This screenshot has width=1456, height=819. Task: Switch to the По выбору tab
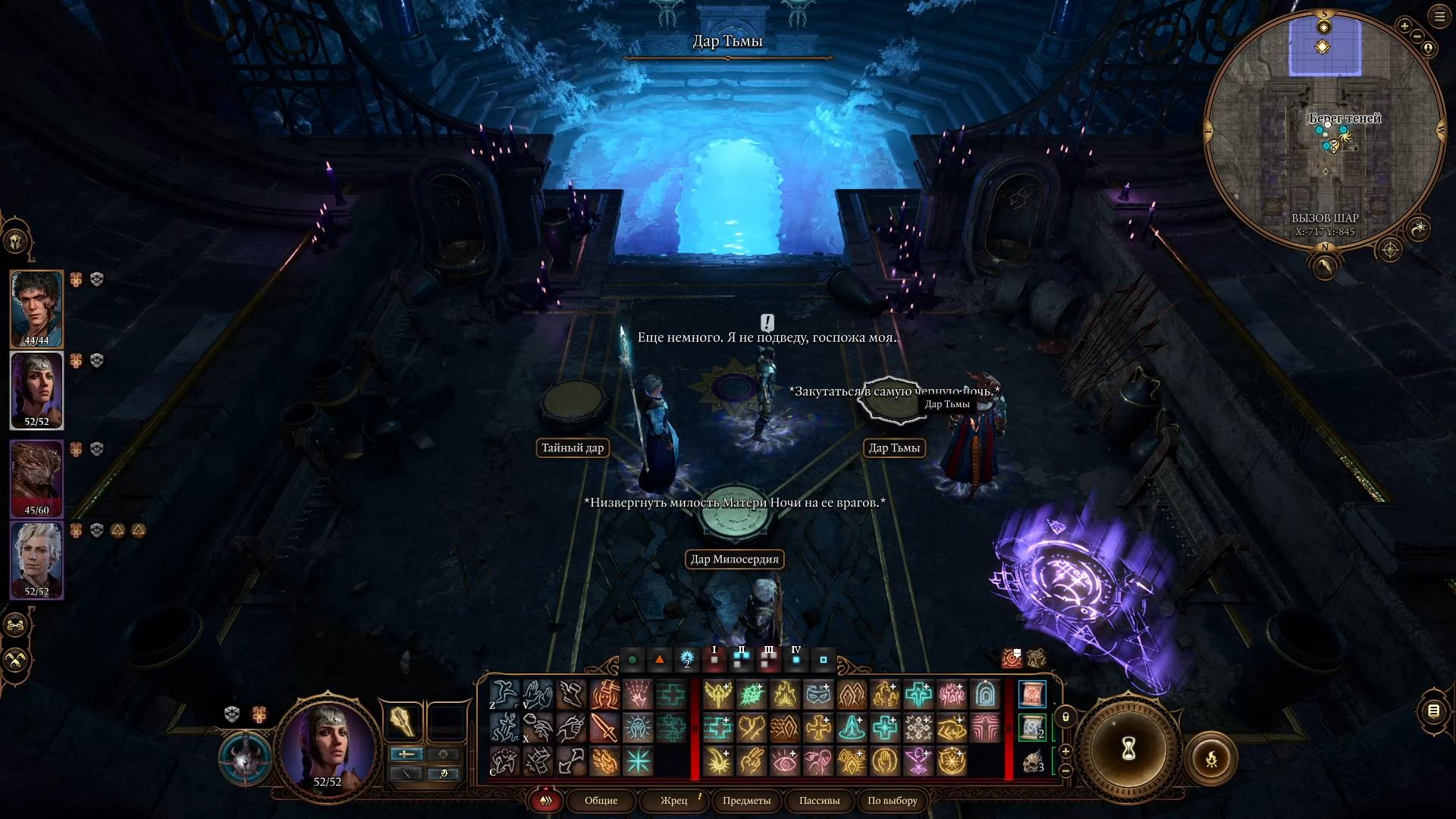click(892, 801)
